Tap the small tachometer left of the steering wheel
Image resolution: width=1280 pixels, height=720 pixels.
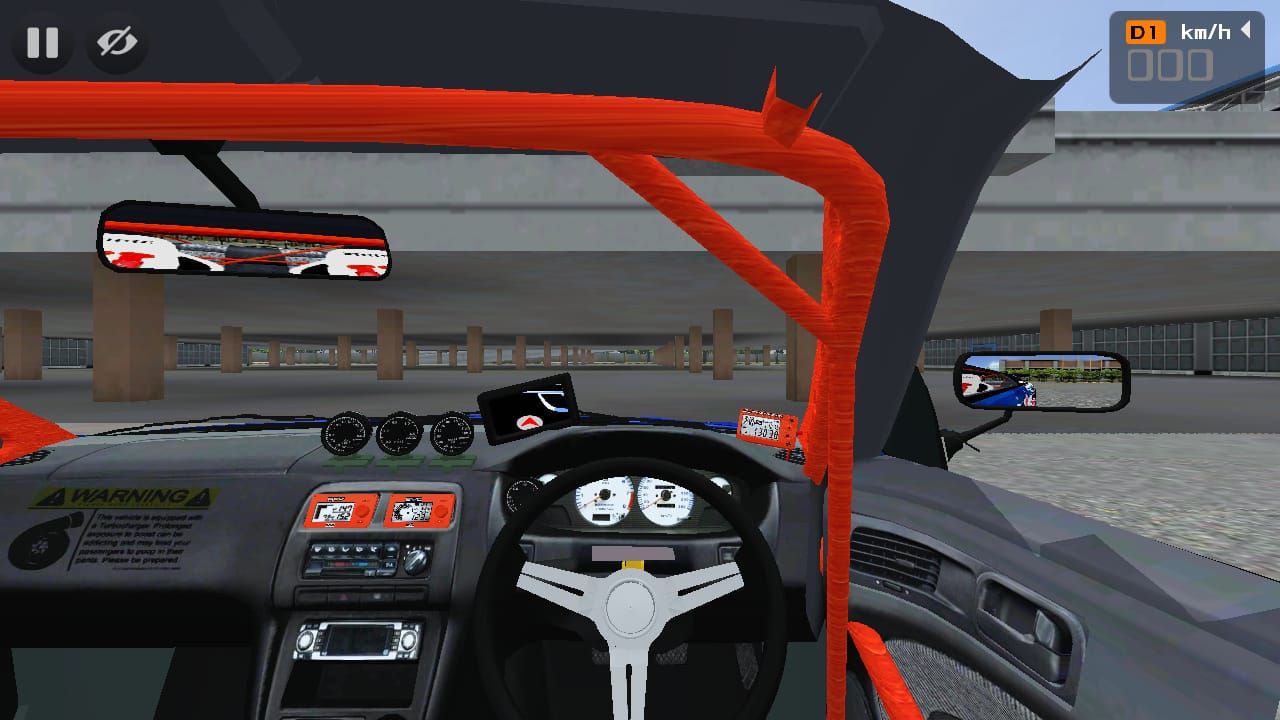(524, 496)
